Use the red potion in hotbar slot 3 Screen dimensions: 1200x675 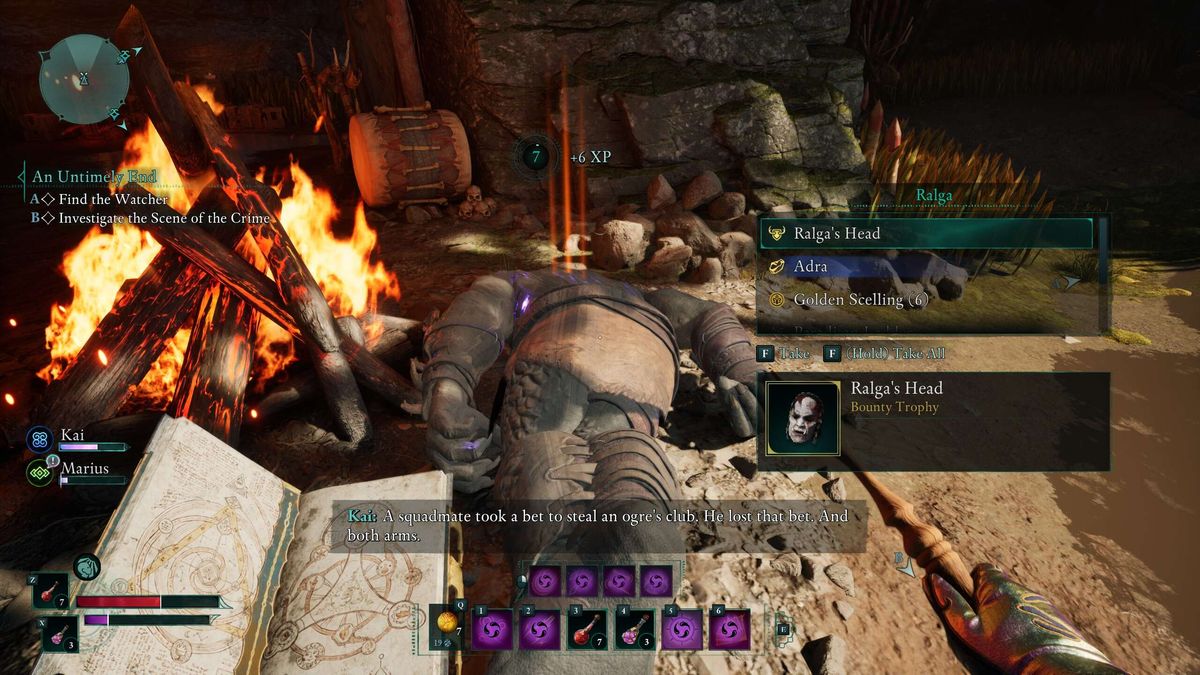coord(587,630)
